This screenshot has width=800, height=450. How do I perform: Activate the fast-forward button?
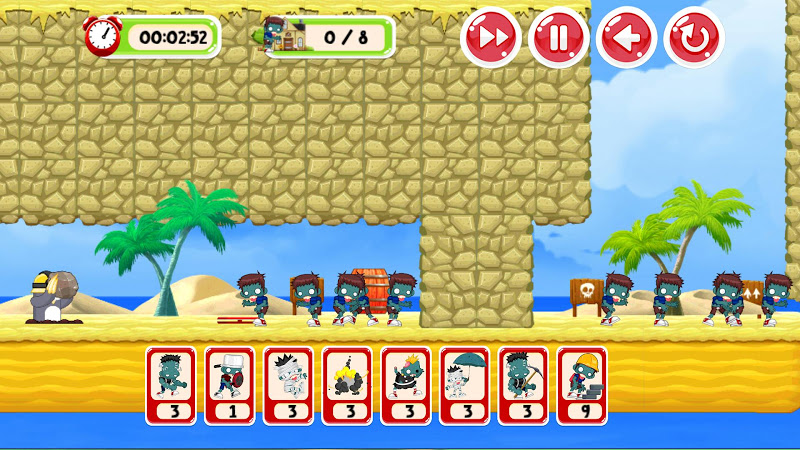tap(490, 38)
